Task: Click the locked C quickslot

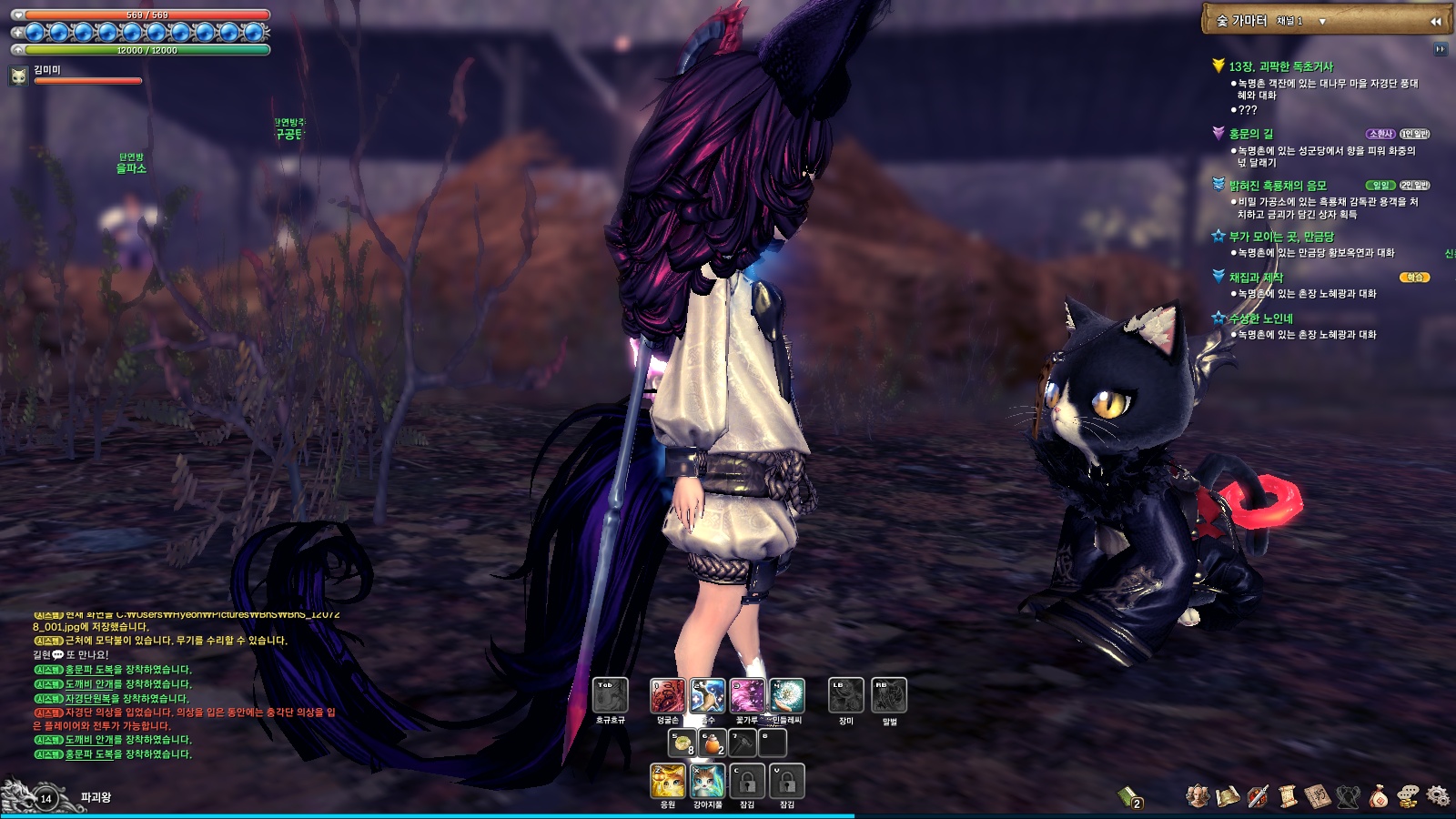Action: [x=746, y=782]
